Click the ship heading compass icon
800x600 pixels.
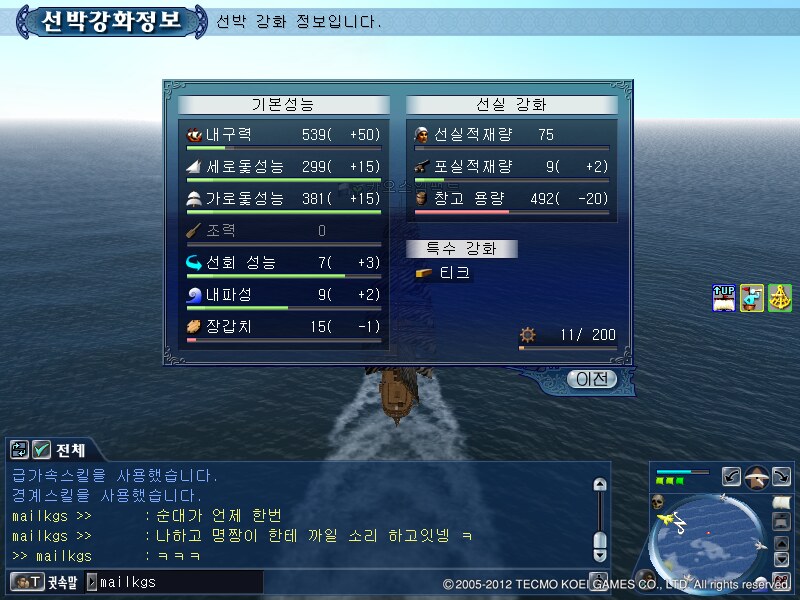[757, 477]
